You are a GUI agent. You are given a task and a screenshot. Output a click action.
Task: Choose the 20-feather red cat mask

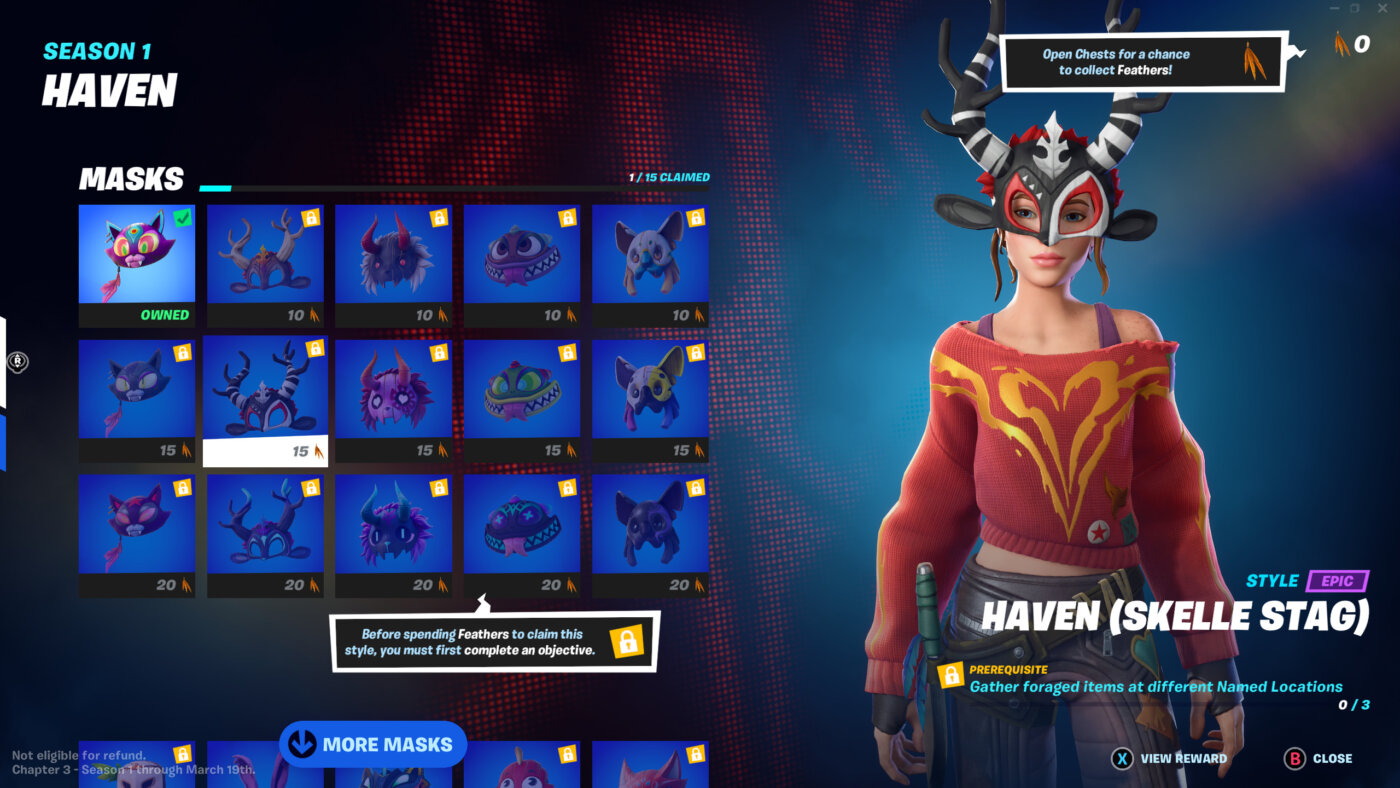pyautogui.click(x=137, y=525)
